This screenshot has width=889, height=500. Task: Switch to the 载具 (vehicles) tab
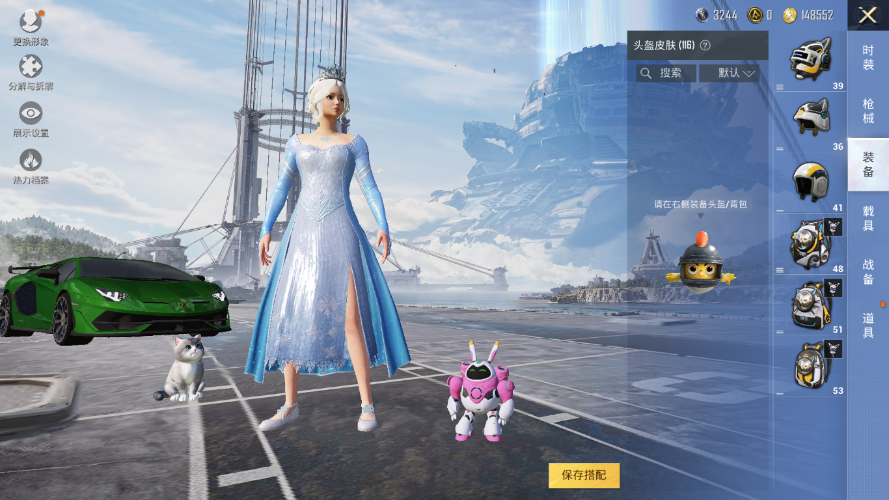[x=867, y=218]
